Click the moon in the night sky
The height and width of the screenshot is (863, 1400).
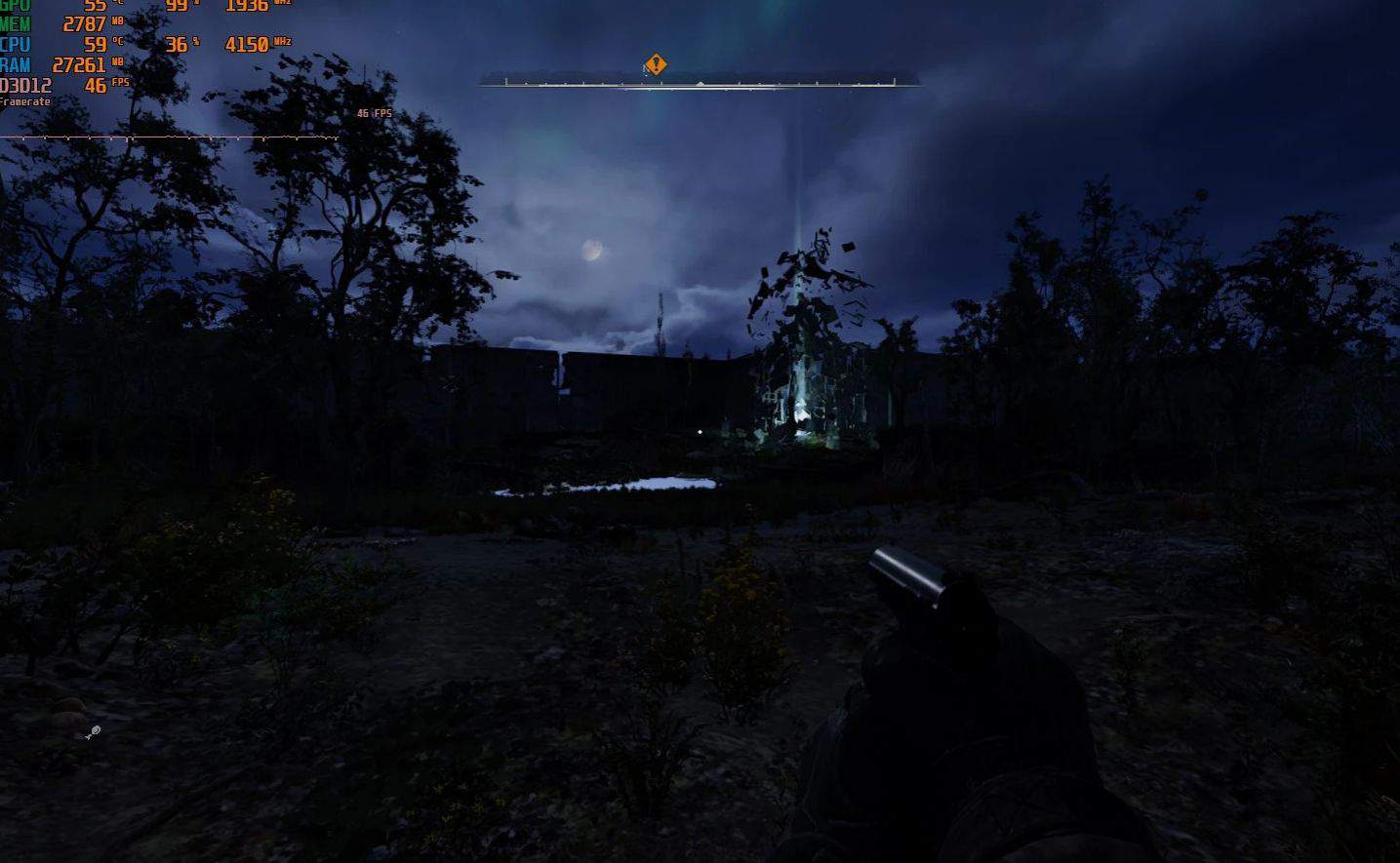(x=591, y=250)
